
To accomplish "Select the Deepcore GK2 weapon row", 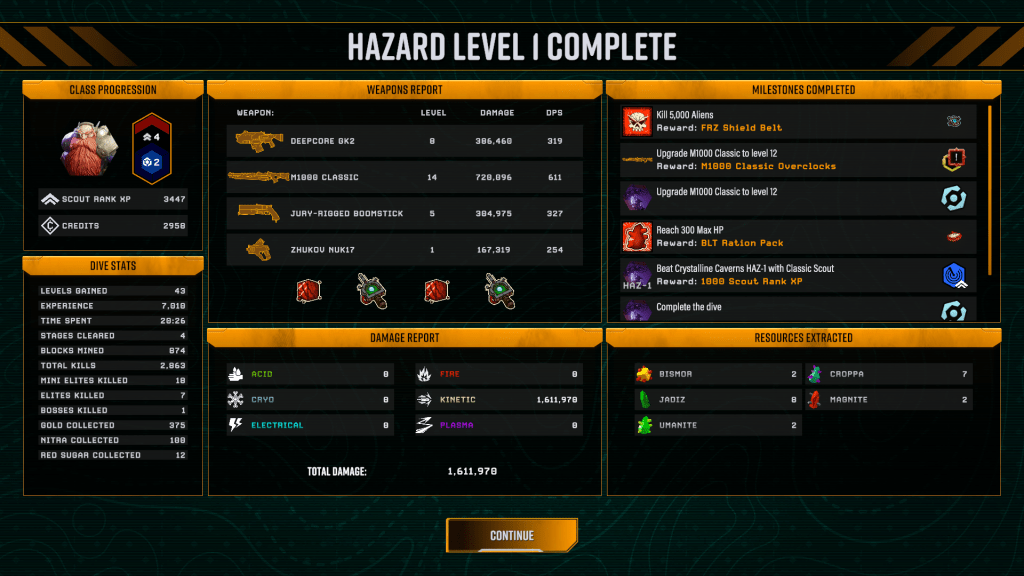I will [x=404, y=141].
